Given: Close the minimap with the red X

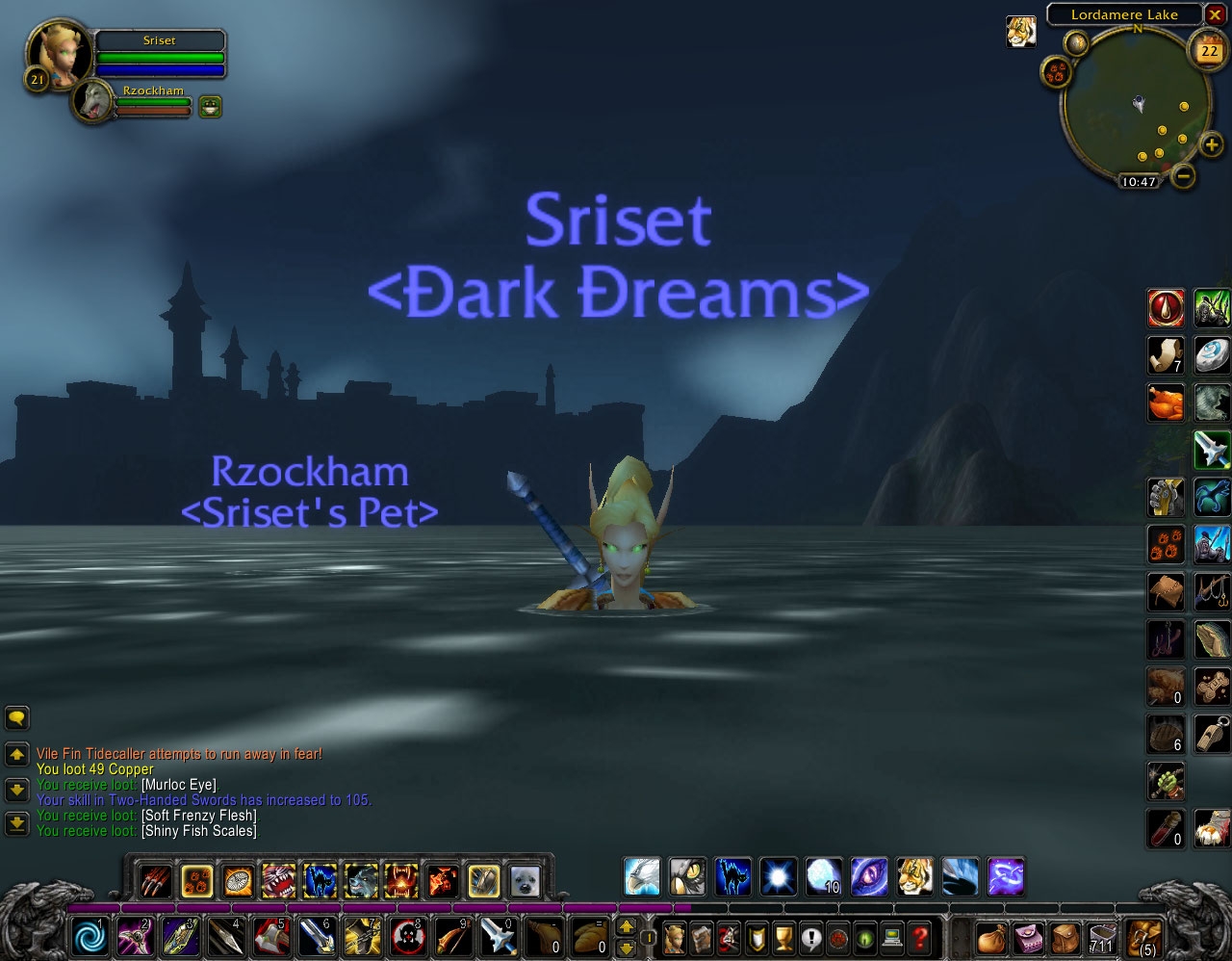Looking at the screenshot, I should click(x=1216, y=14).
